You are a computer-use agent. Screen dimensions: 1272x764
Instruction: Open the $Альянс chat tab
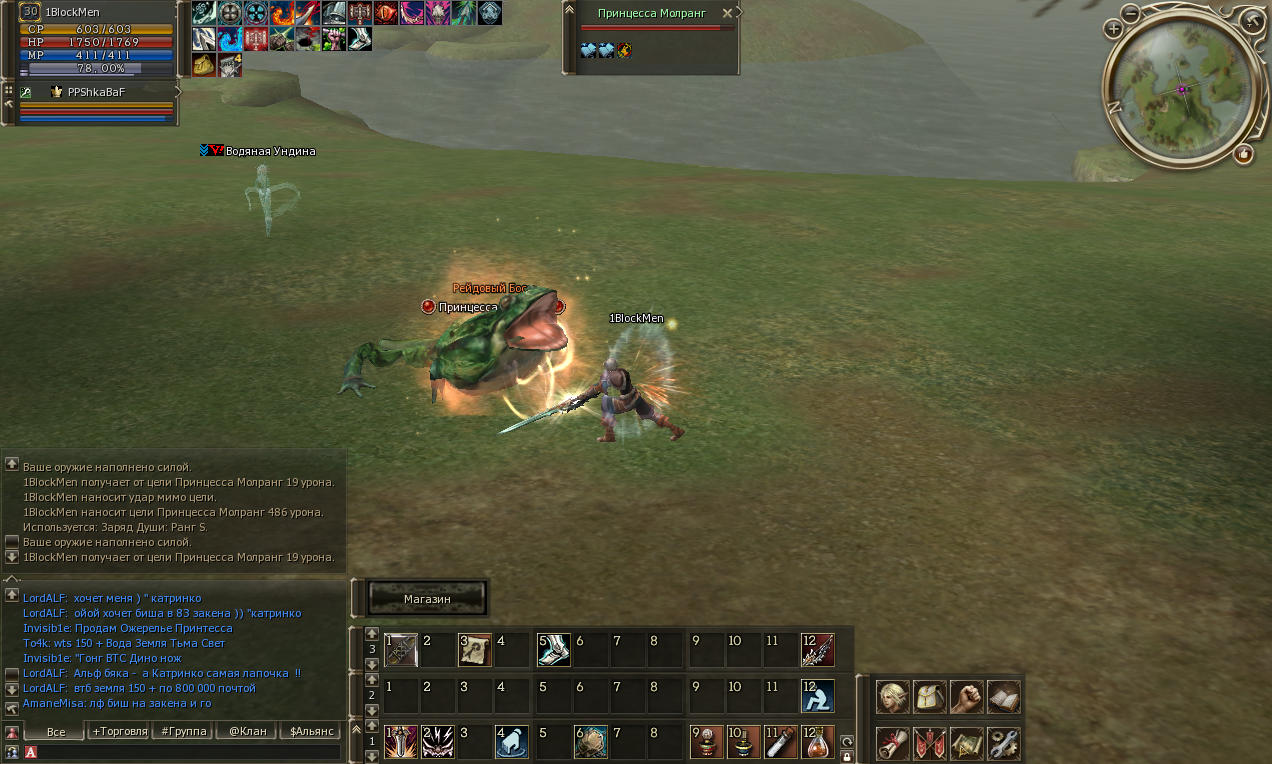[x=311, y=731]
